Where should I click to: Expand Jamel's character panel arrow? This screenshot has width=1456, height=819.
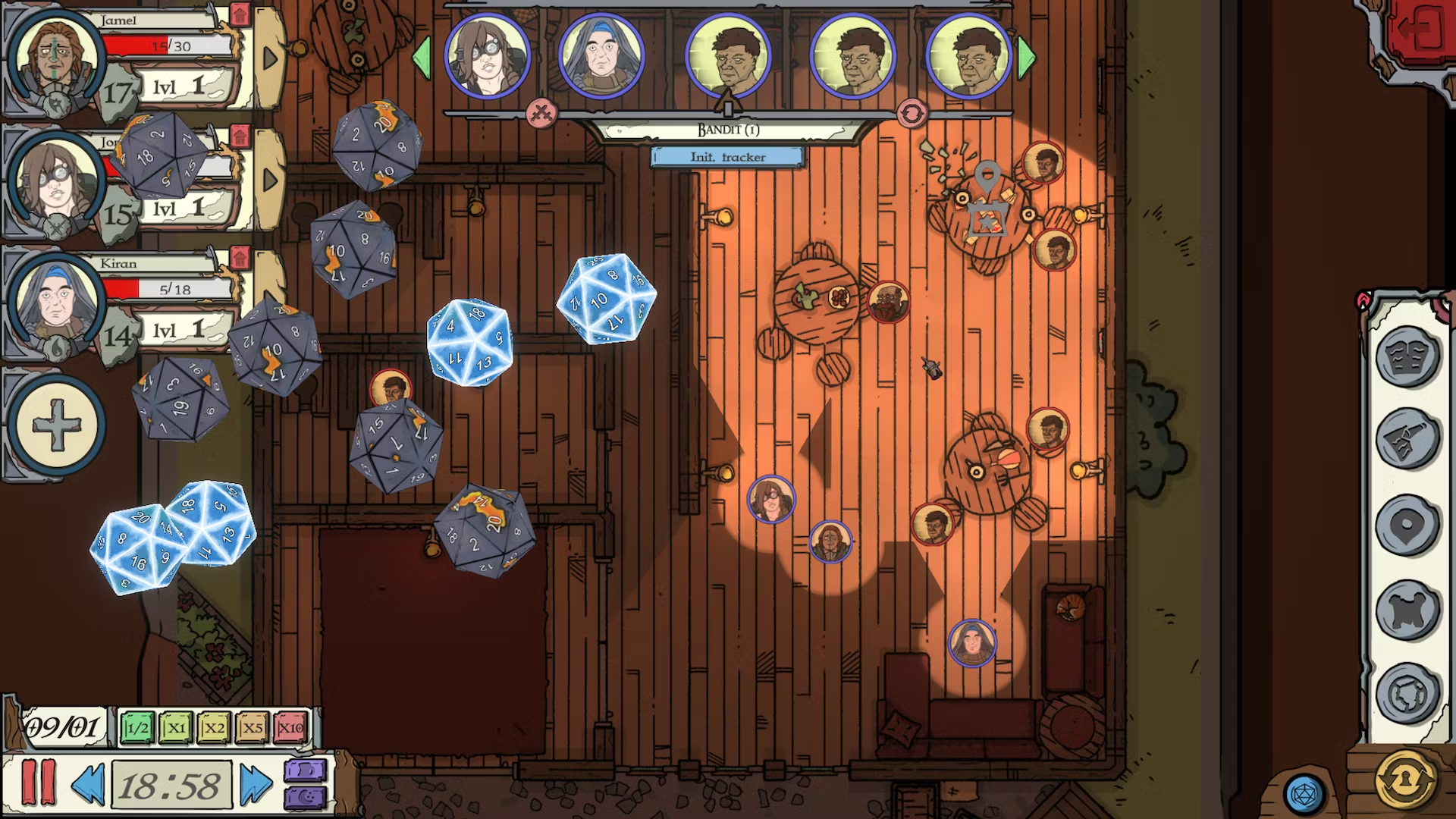click(270, 55)
